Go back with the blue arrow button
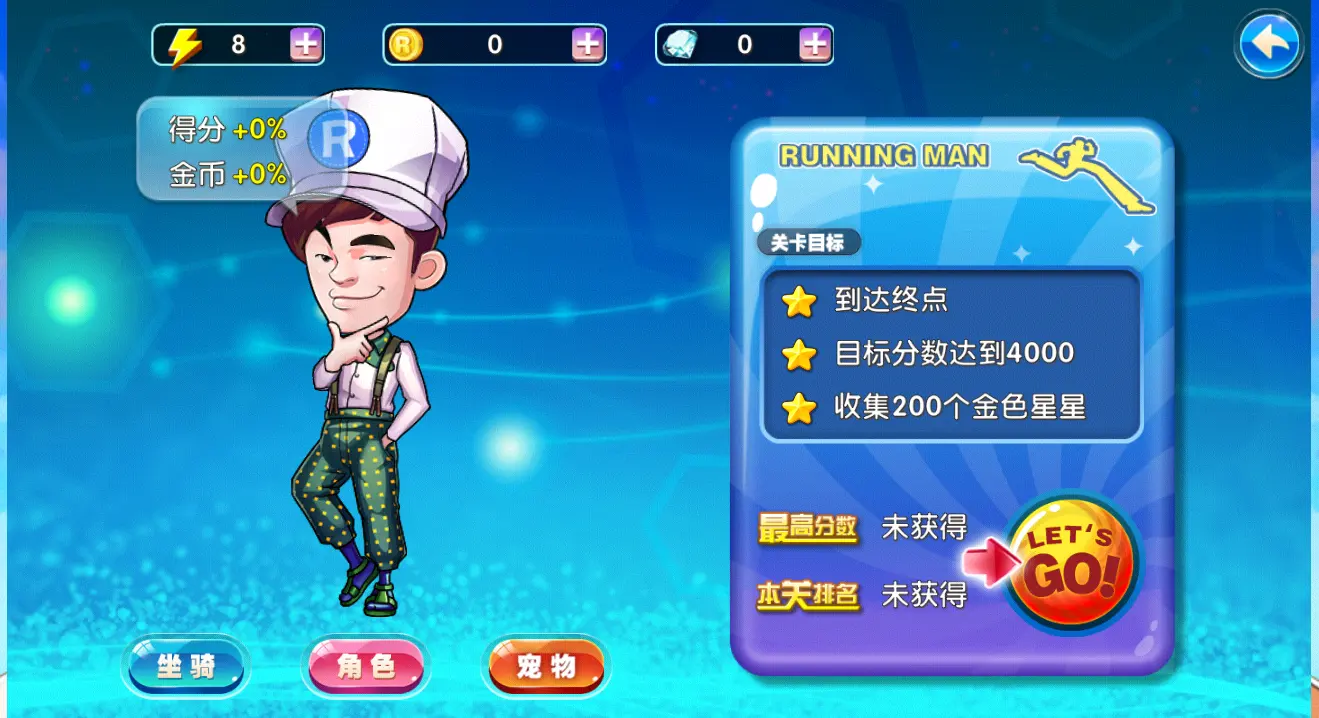 pos(1268,44)
